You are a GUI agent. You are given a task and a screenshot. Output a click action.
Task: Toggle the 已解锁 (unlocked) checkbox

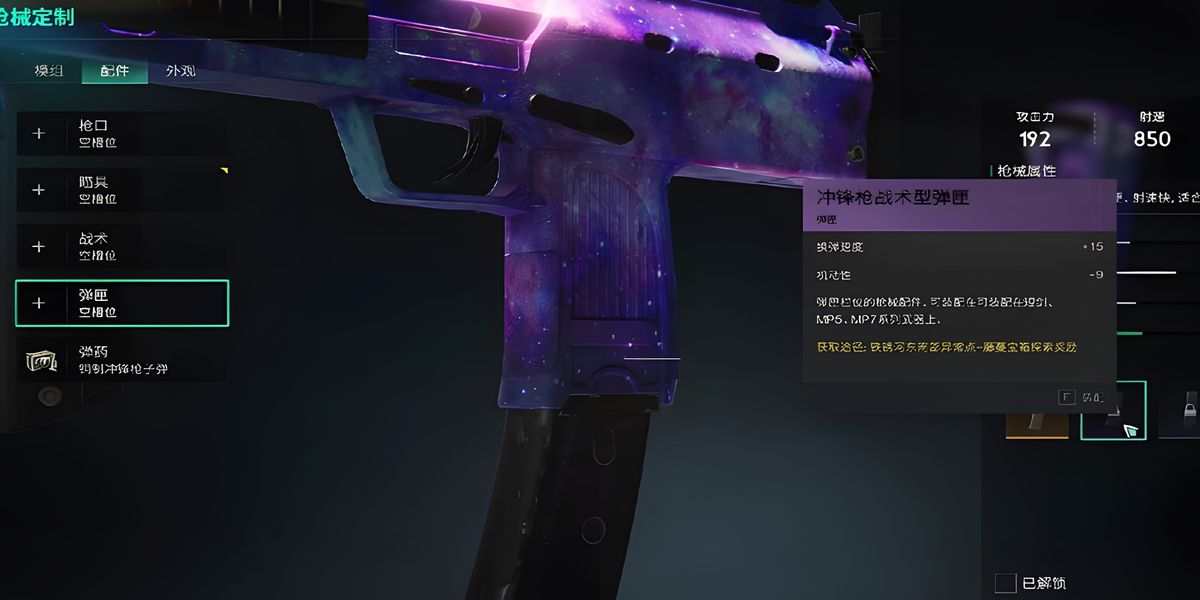tap(1005, 583)
